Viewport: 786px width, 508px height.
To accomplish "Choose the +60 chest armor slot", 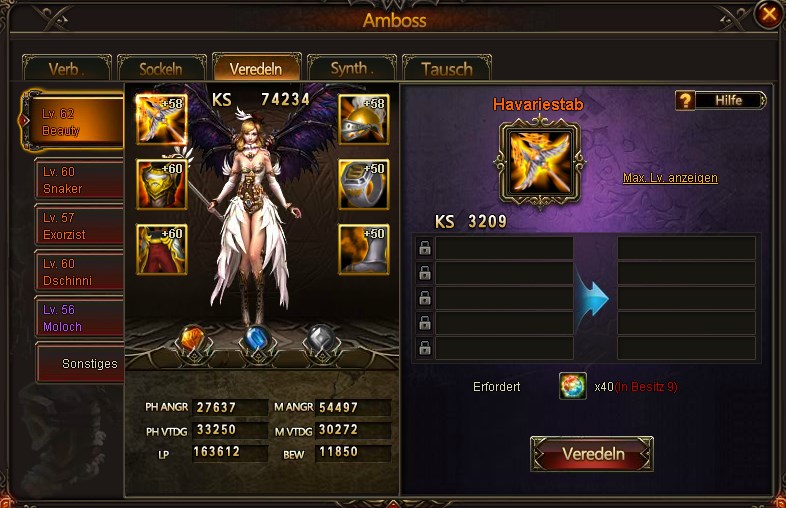I will [161, 184].
